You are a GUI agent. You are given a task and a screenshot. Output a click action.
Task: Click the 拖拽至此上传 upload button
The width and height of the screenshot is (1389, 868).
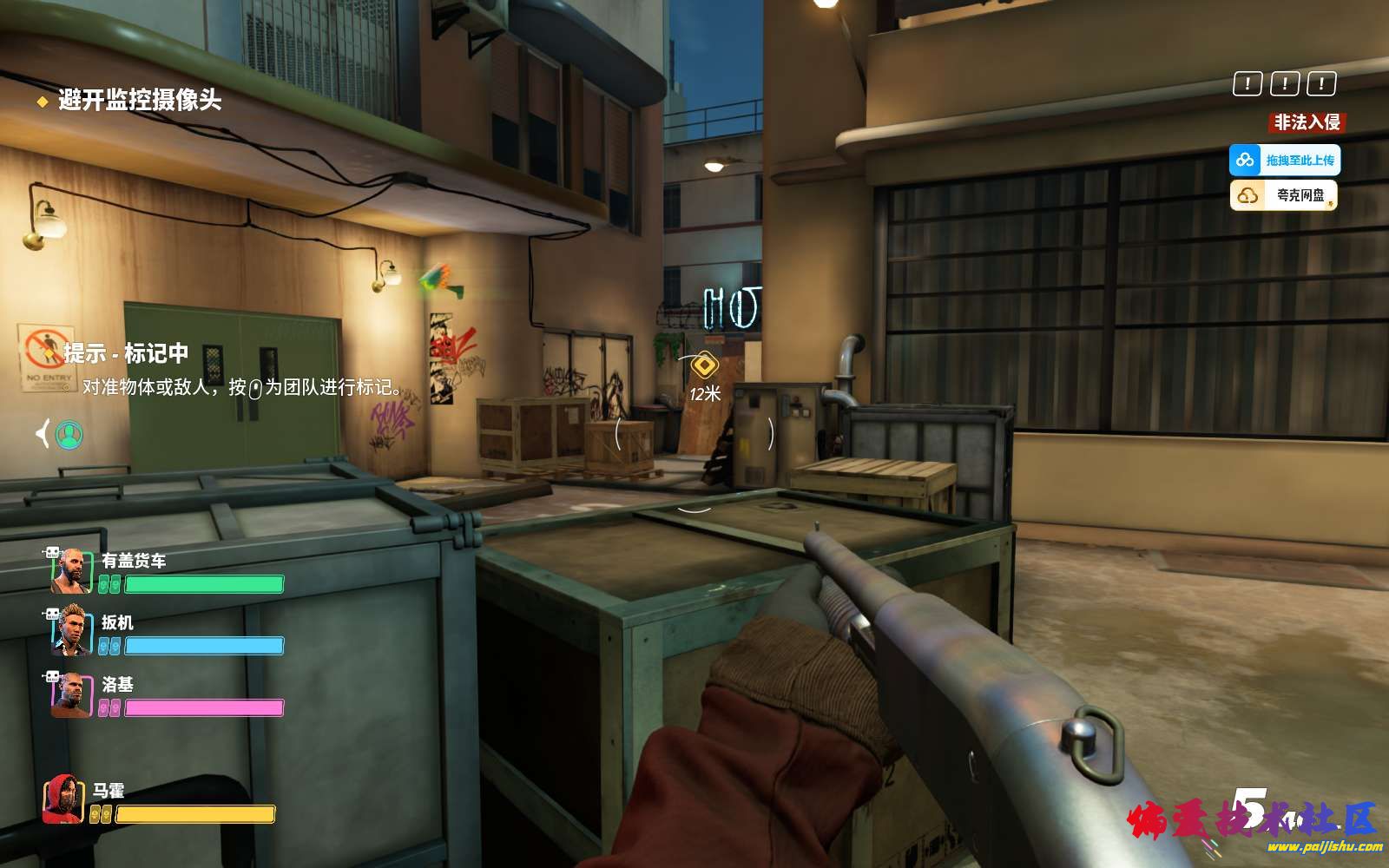click(x=1285, y=160)
